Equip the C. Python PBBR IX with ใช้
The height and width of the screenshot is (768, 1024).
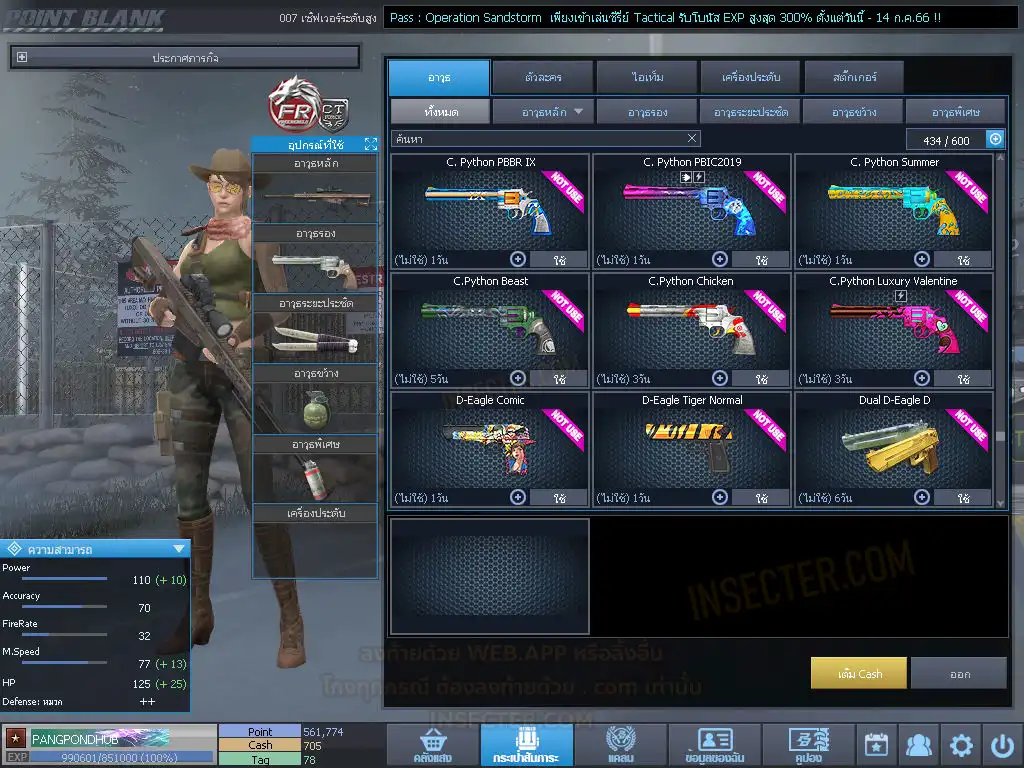(x=559, y=260)
